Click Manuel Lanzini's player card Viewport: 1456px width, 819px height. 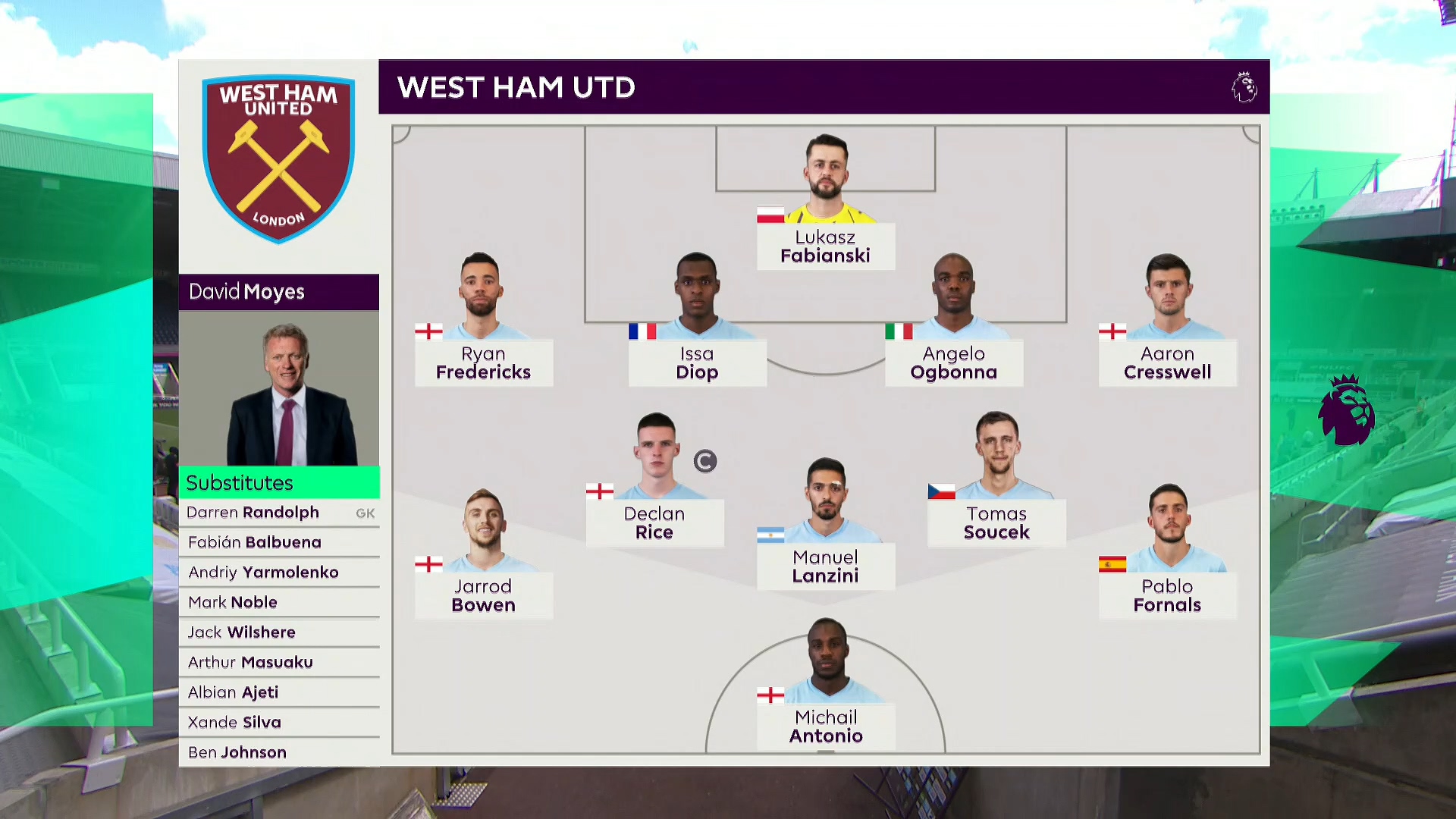[x=825, y=566]
